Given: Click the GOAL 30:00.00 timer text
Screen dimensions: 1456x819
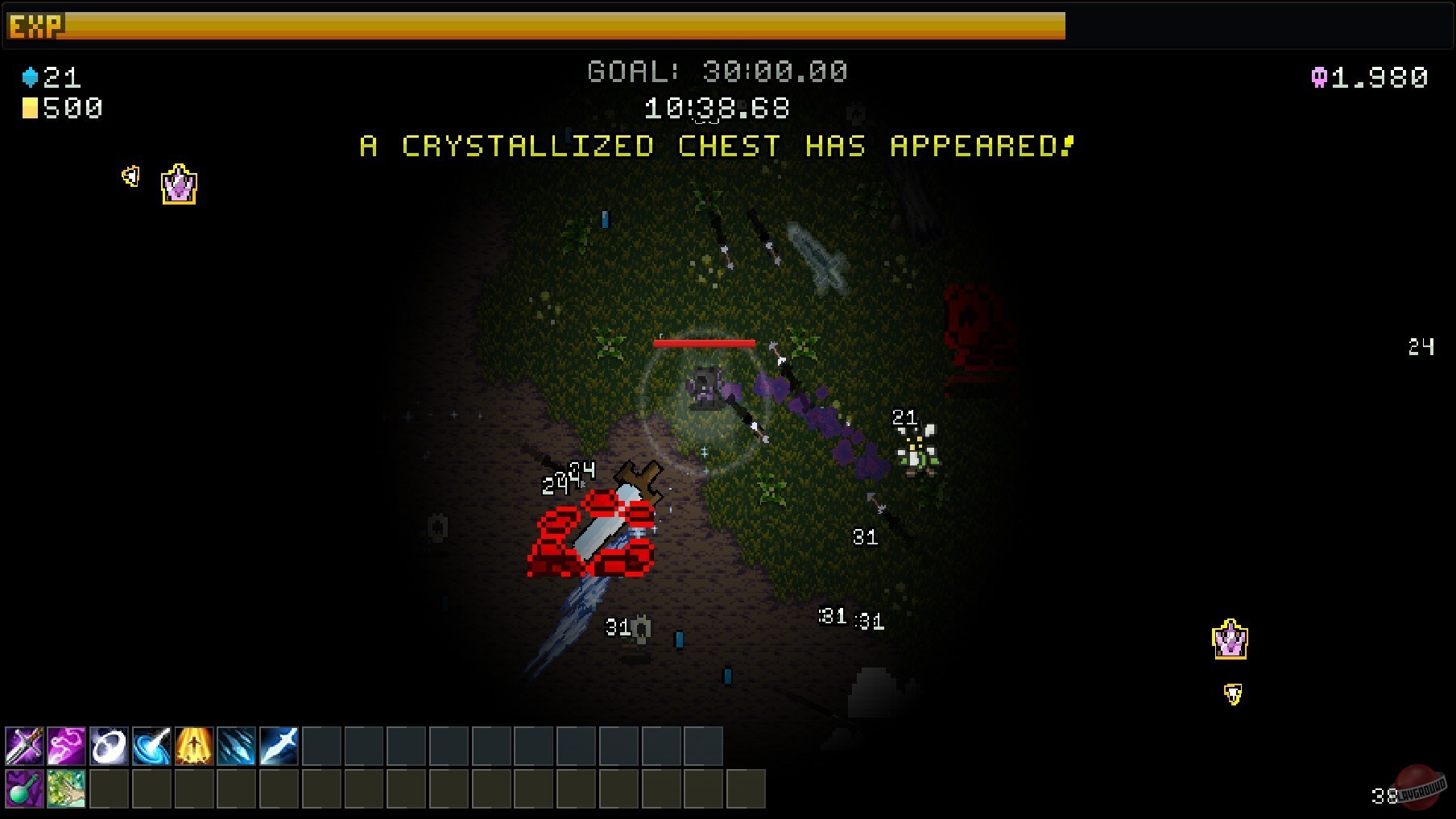Looking at the screenshot, I should tap(717, 72).
